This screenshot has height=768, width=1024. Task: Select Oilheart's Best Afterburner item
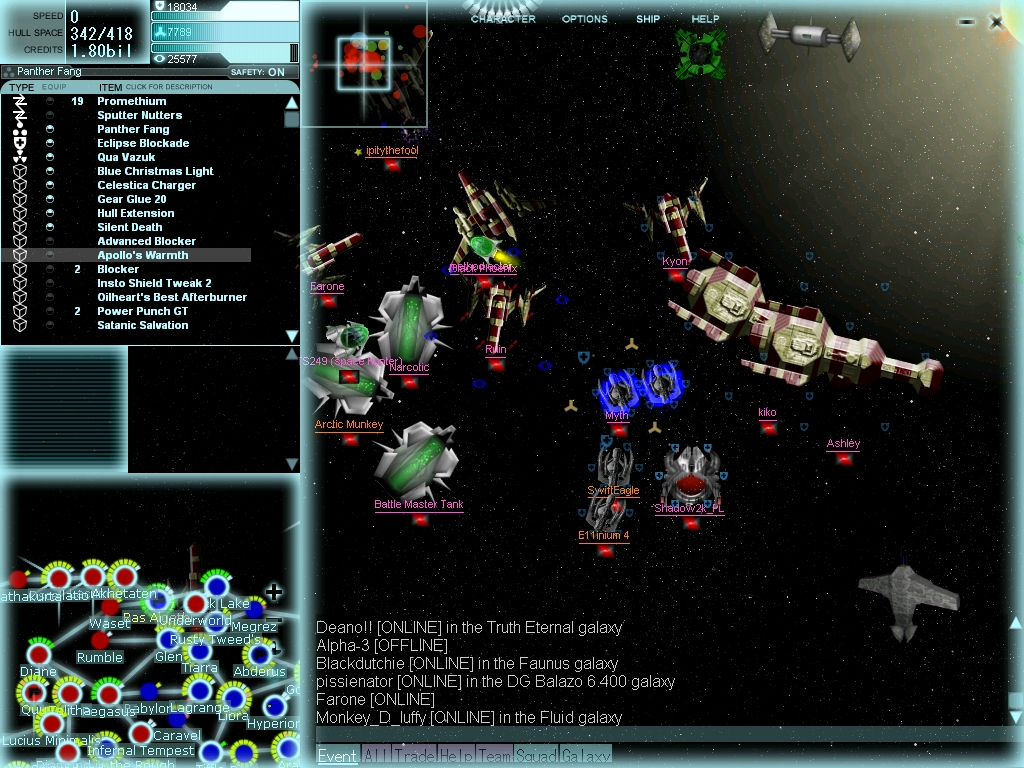(x=172, y=297)
